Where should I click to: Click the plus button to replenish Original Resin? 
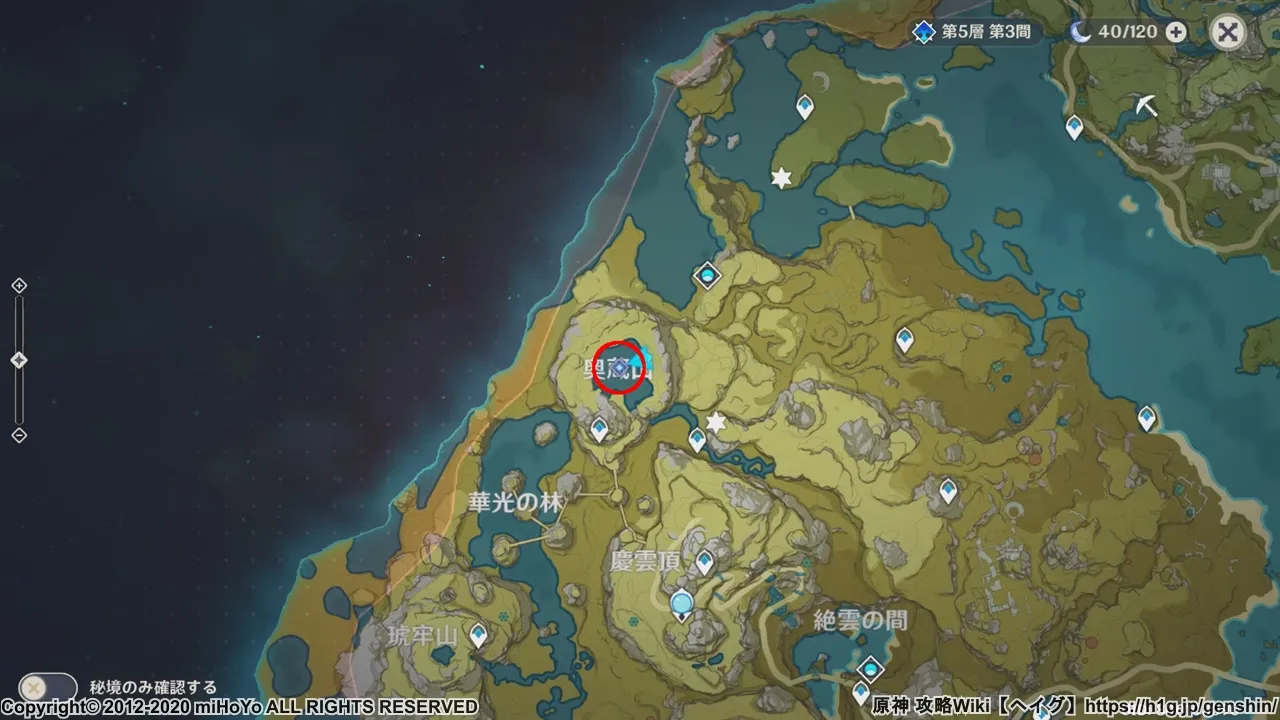pos(1175,31)
